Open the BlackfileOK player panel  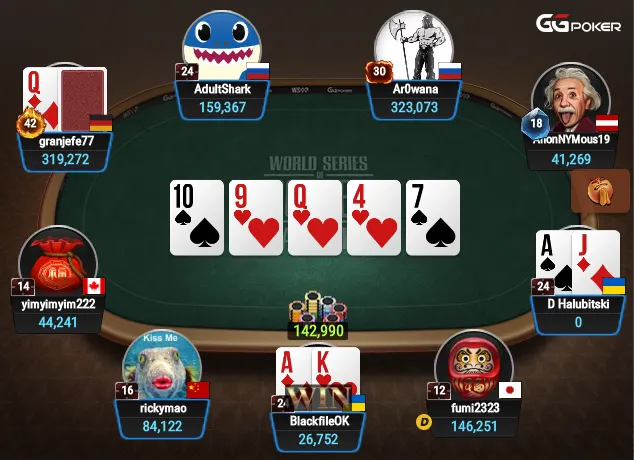(317, 430)
